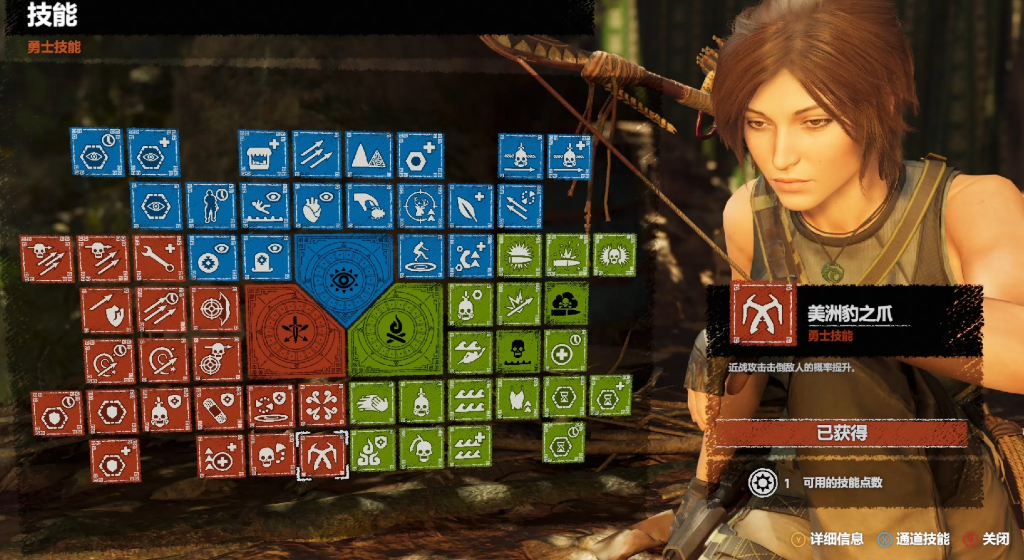Open the green campfire skill tree hub
This screenshot has height=560, width=1024.
(395, 328)
